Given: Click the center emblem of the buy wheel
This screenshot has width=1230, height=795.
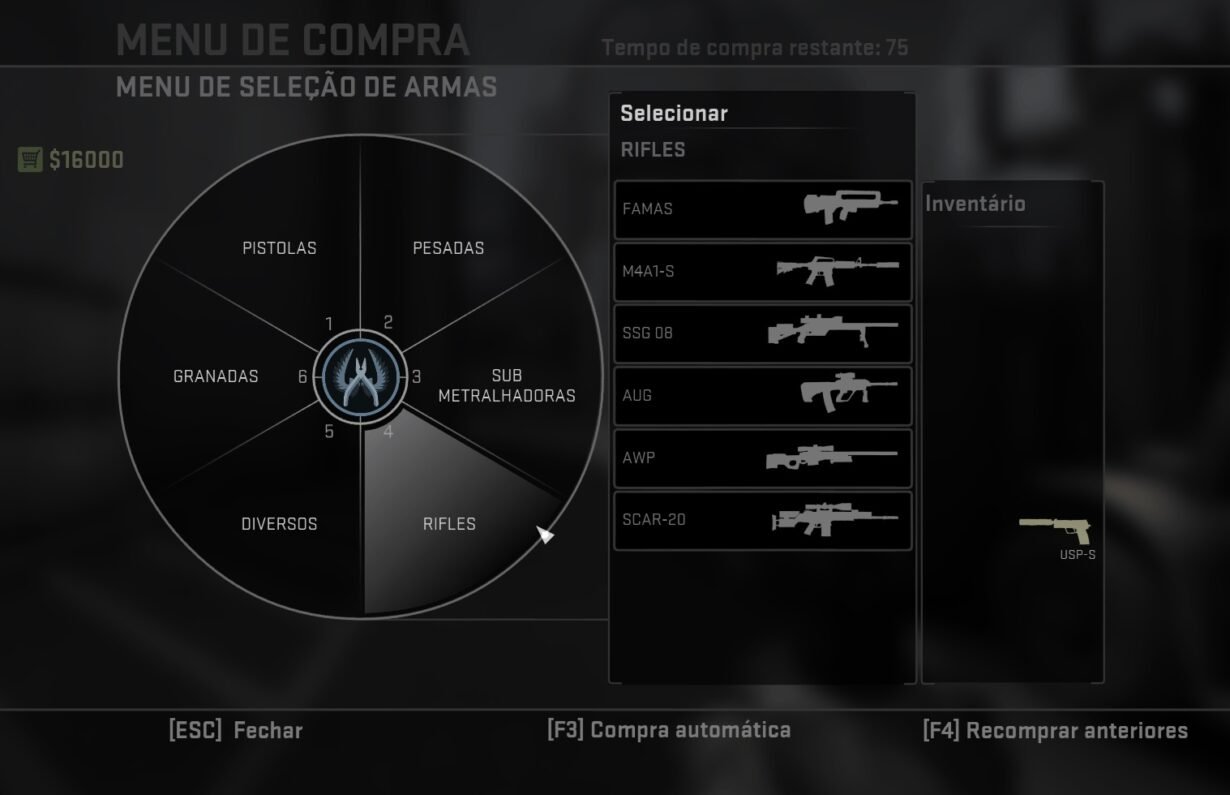Looking at the screenshot, I should coord(361,377).
